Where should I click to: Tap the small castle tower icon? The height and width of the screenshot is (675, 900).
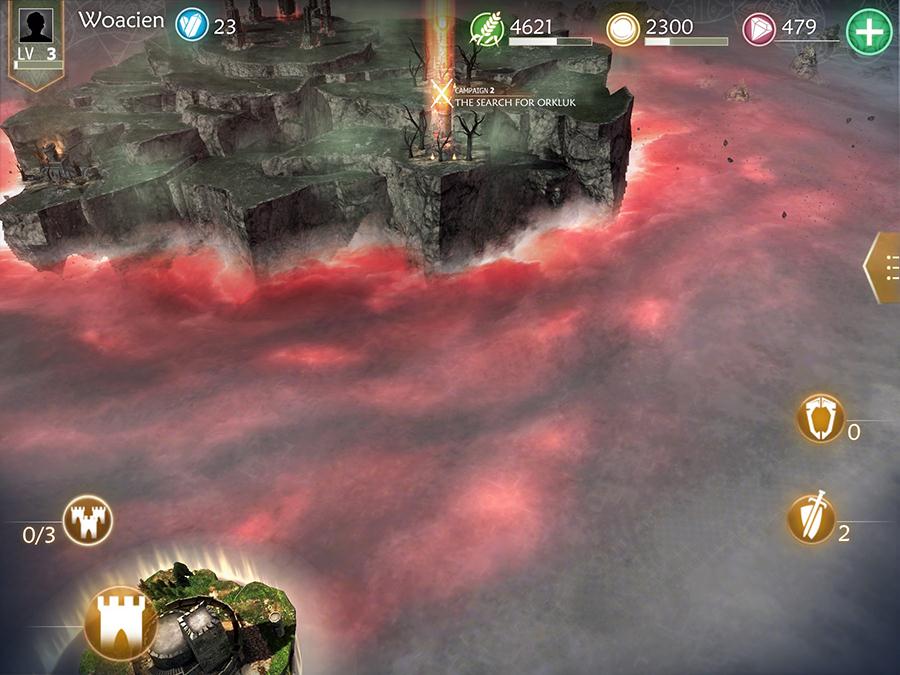(88, 521)
